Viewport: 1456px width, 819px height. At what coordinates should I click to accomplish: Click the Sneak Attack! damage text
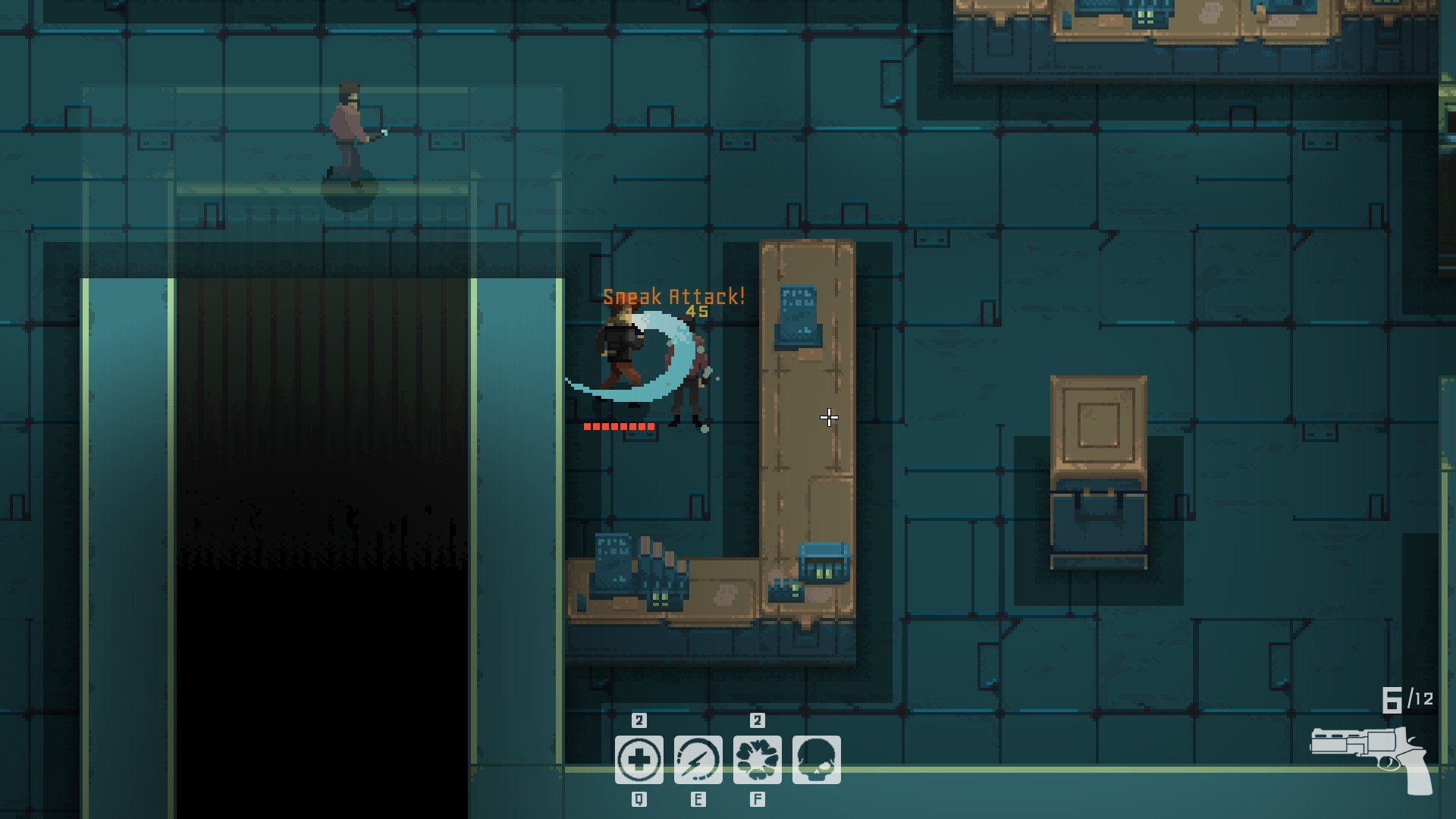(673, 296)
